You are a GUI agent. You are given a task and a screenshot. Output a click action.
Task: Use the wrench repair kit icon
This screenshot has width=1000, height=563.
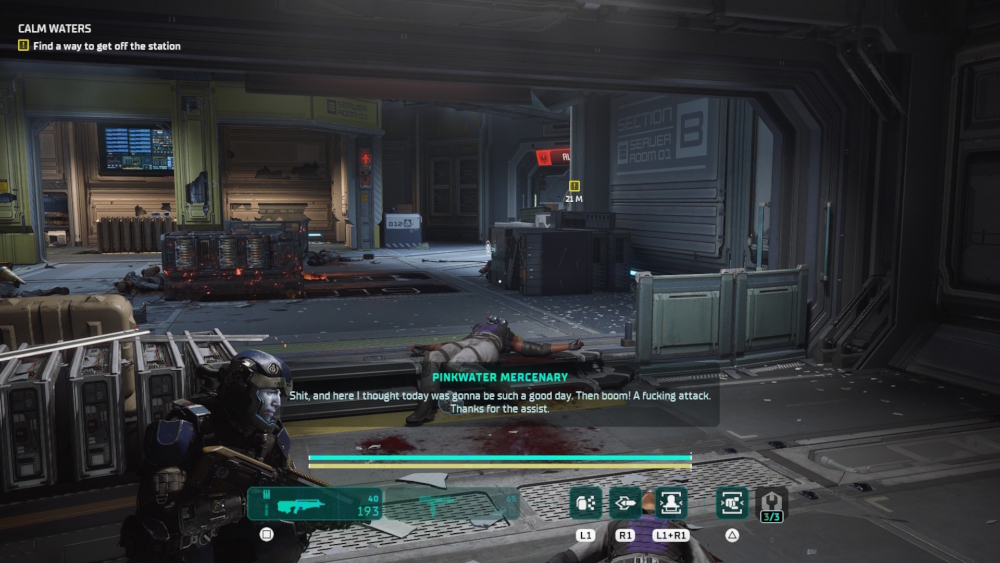coord(771,503)
